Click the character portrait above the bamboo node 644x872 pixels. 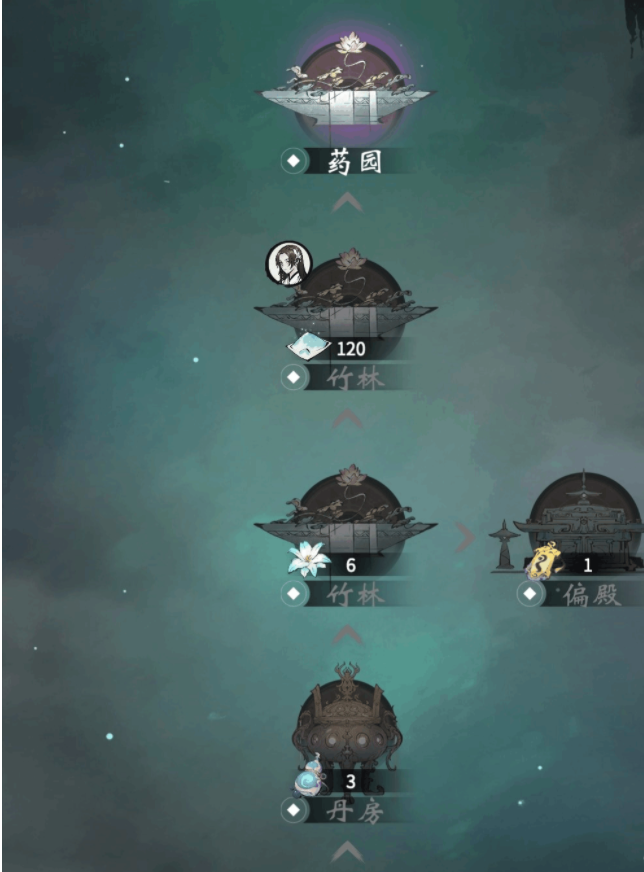288,264
